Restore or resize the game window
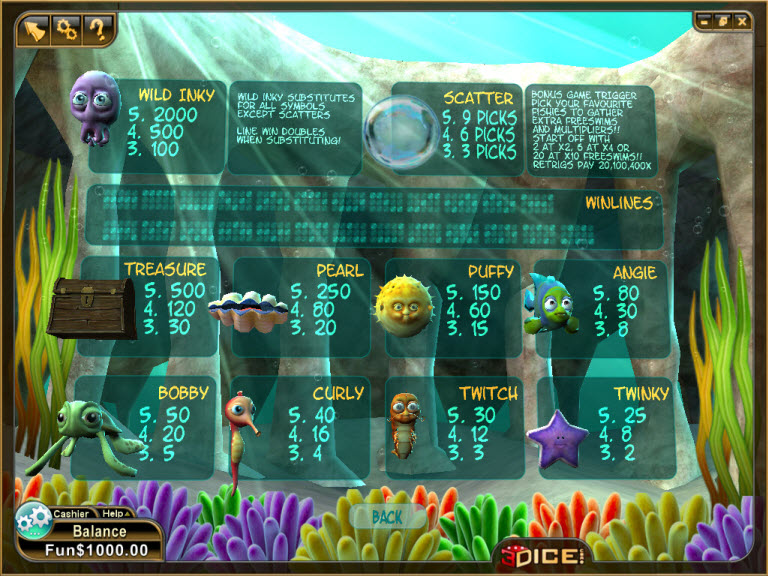Screen dimensions: 768x576 pos(724,21)
